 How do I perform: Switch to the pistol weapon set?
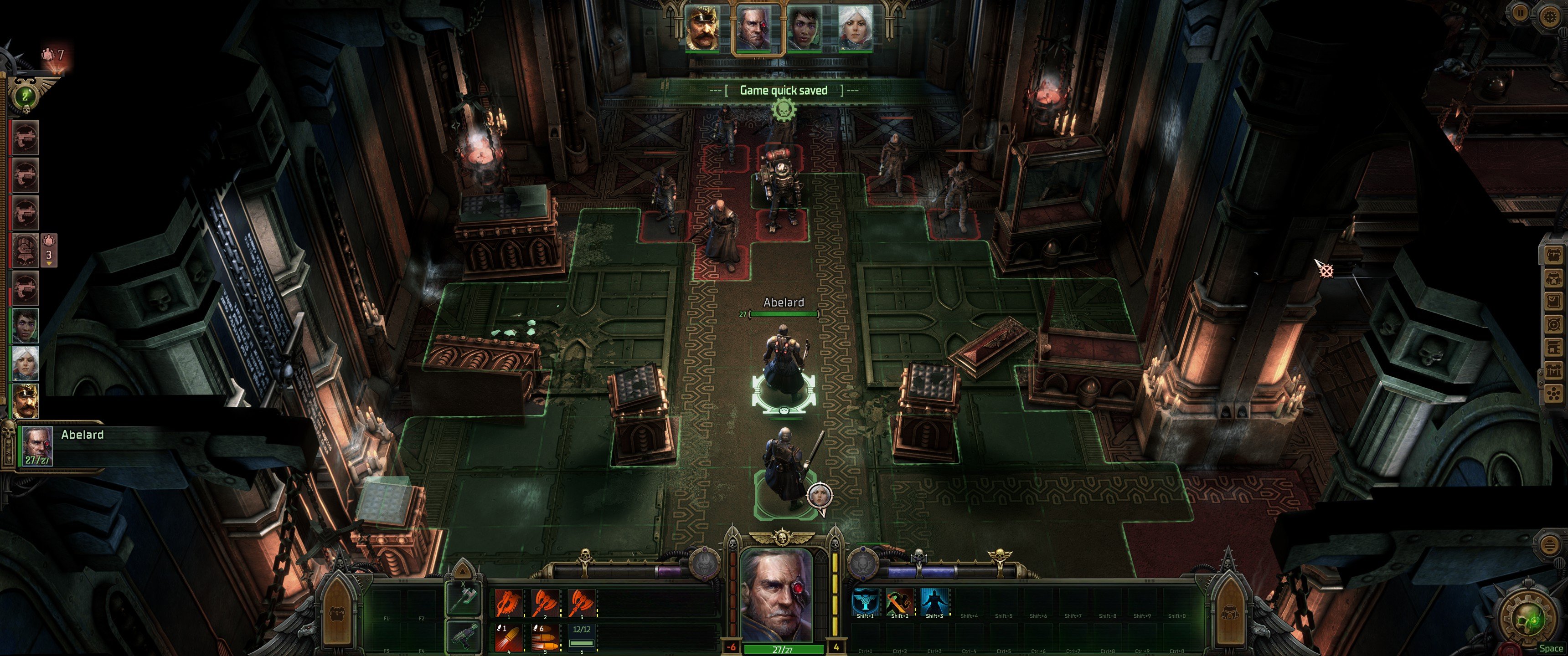tap(463, 635)
